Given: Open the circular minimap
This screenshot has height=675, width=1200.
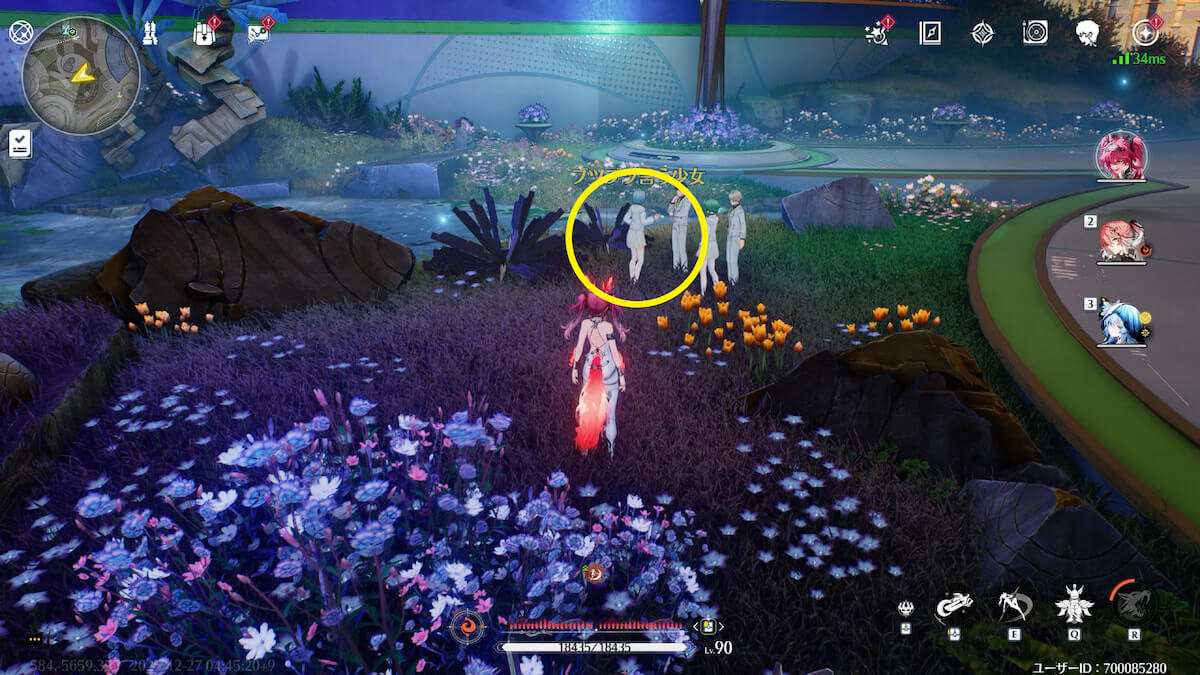Looking at the screenshot, I should [x=80, y=76].
